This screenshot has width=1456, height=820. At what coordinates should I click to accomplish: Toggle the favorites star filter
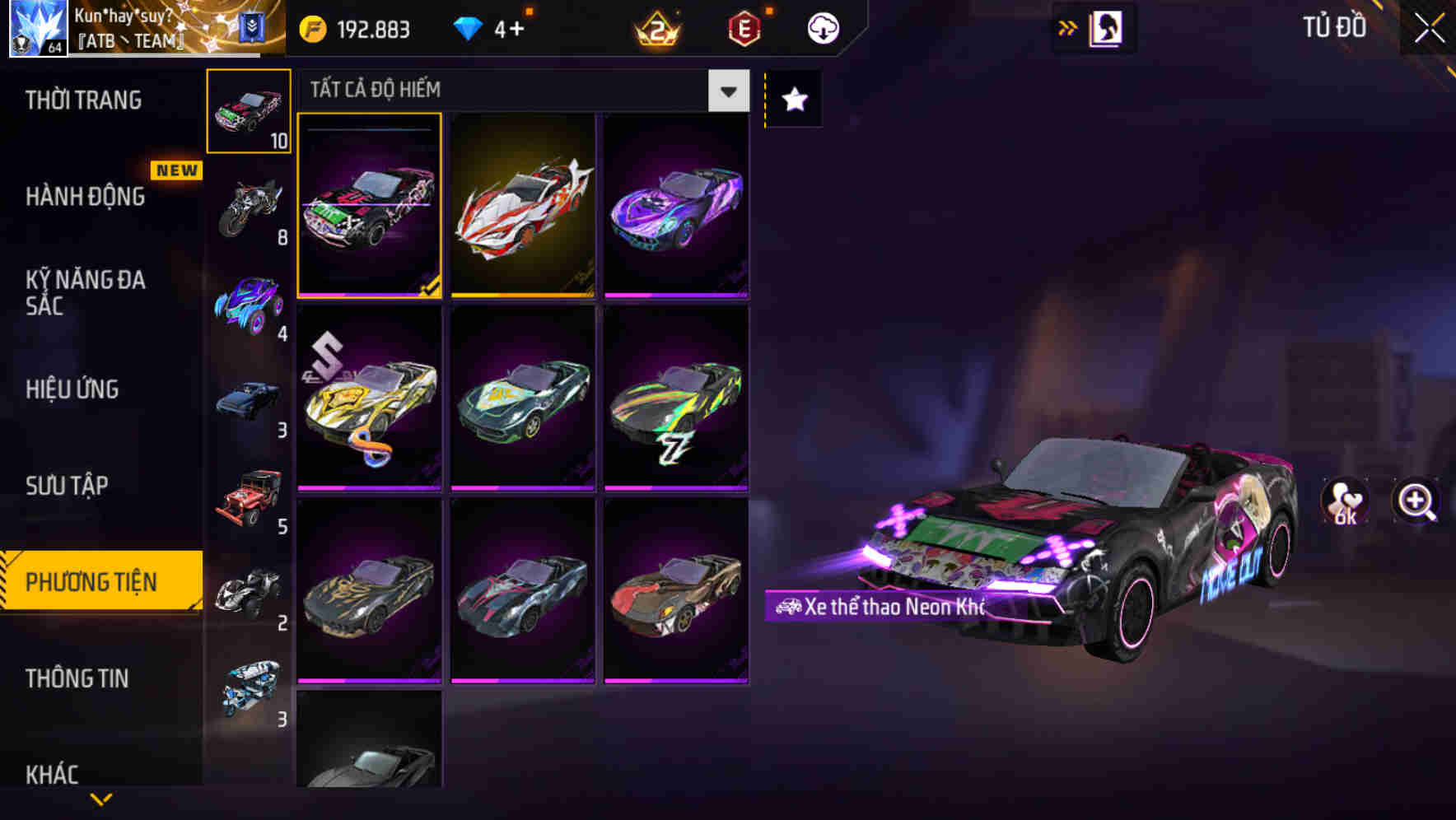(793, 98)
